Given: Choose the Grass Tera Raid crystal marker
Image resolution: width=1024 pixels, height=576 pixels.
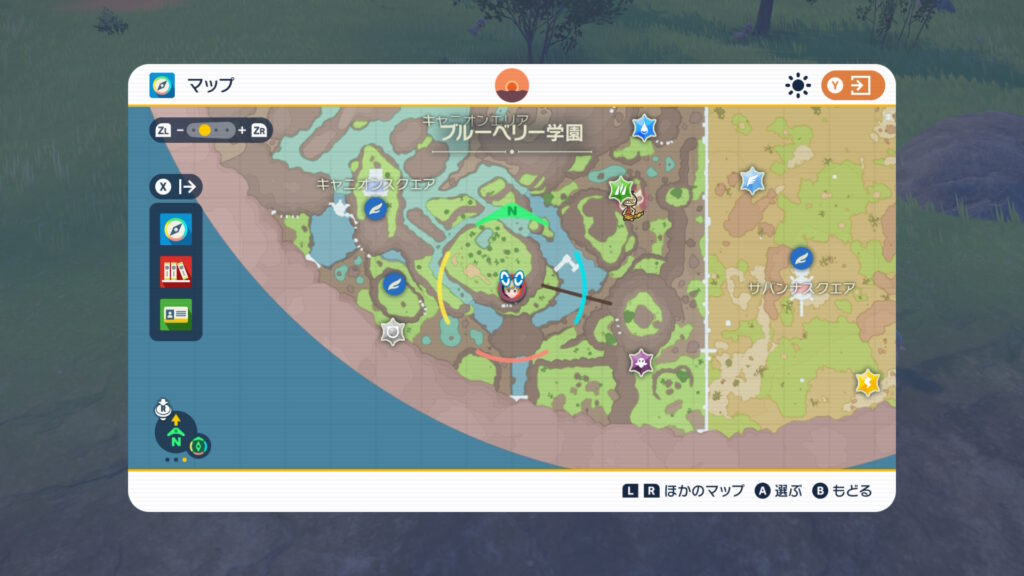Looking at the screenshot, I should coord(623,189).
